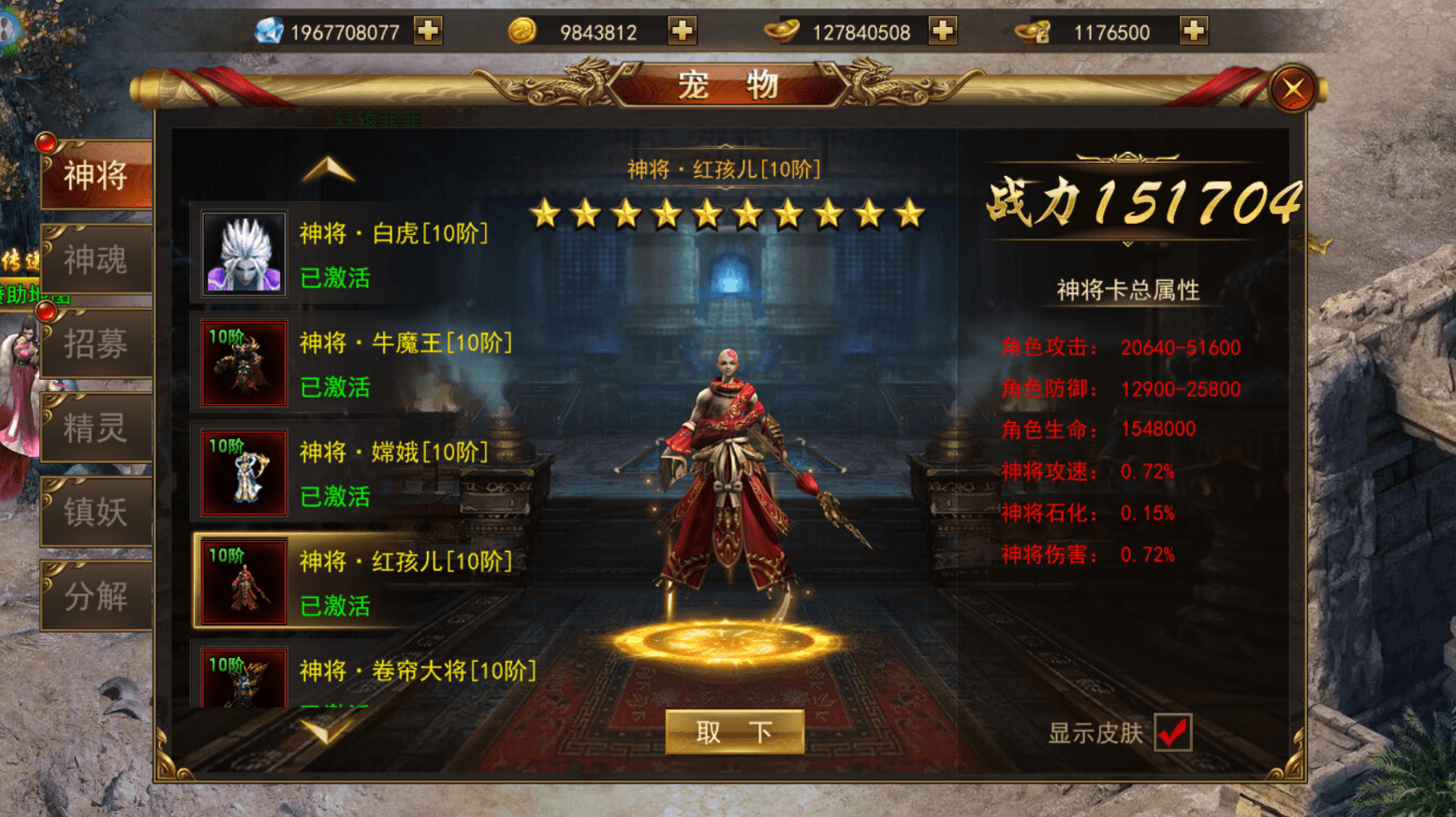Viewport: 1456px width, 817px height.
Task: Click the diamond currency icon
Action: [x=269, y=31]
